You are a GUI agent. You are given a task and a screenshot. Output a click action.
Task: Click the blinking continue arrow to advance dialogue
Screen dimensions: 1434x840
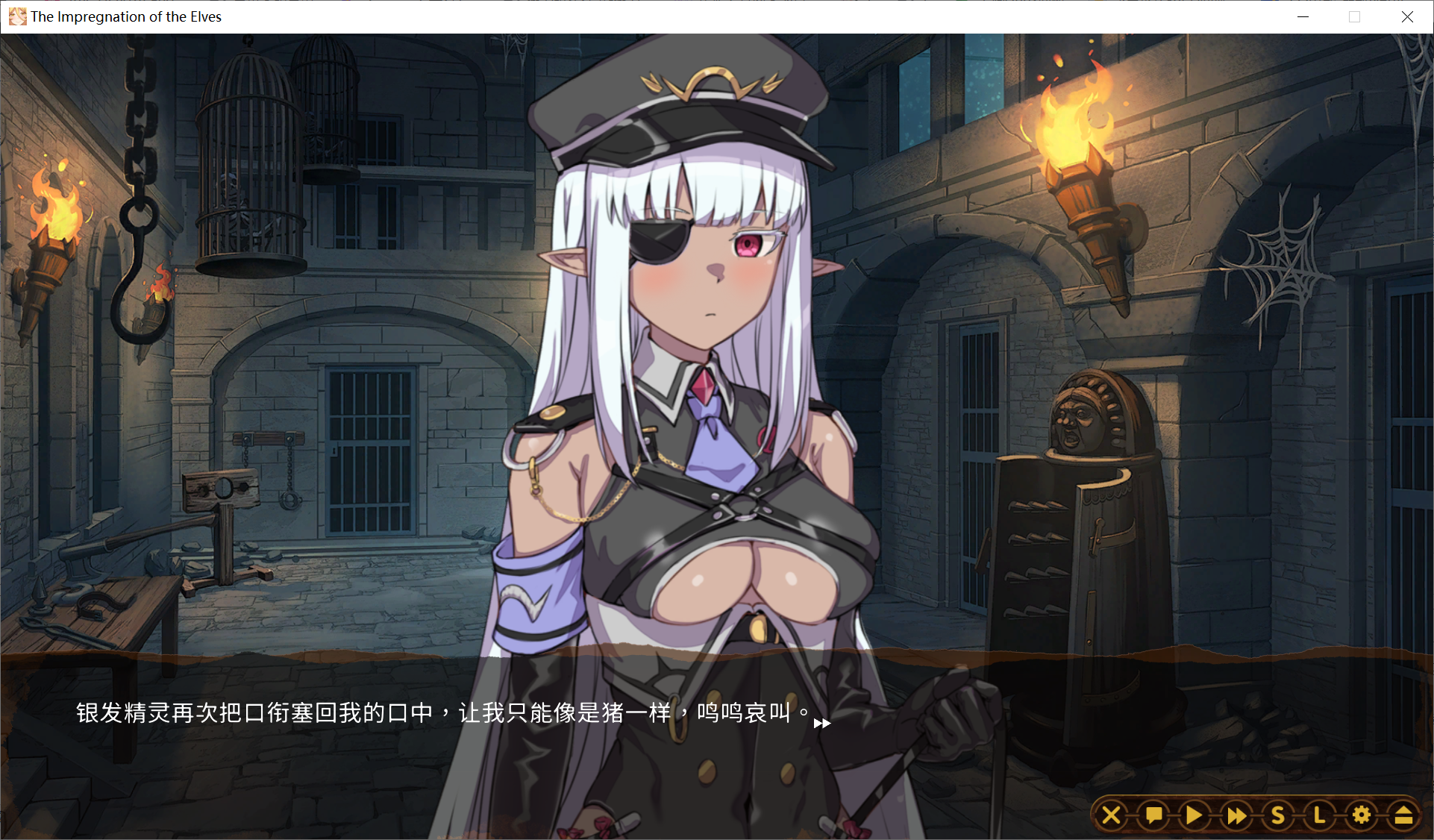[x=824, y=723]
